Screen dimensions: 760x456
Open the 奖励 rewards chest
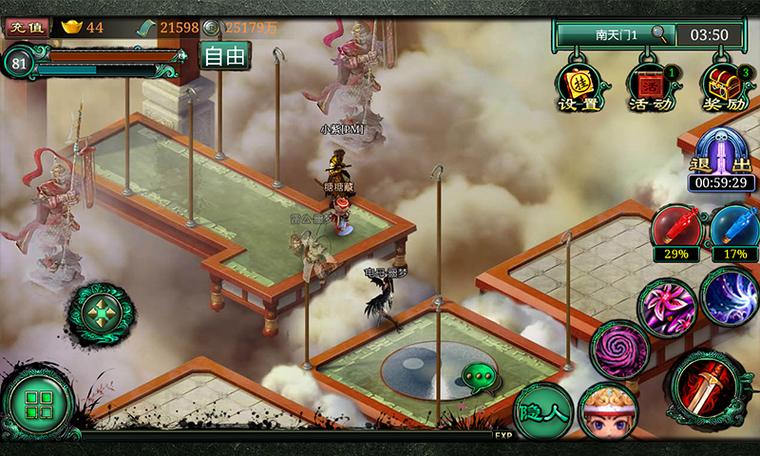pos(724,85)
